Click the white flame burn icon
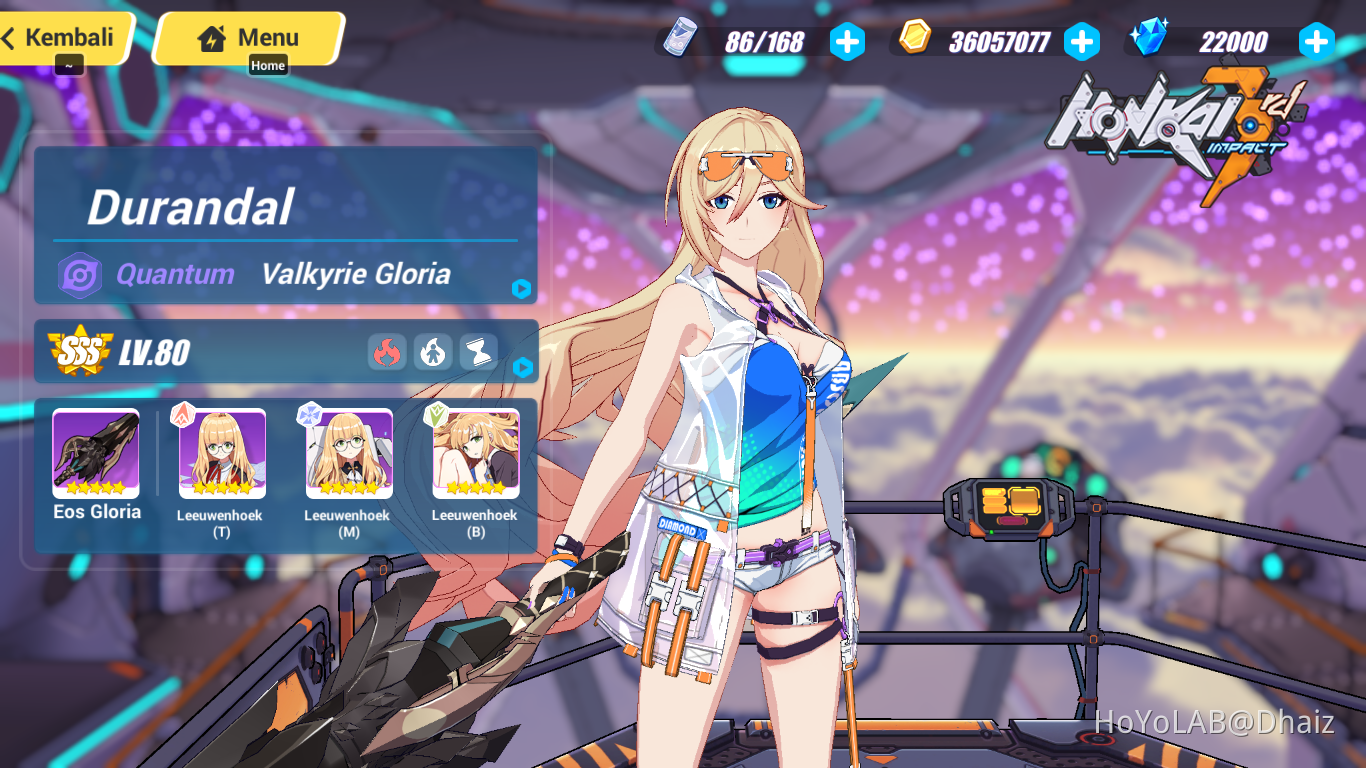 click(x=433, y=352)
